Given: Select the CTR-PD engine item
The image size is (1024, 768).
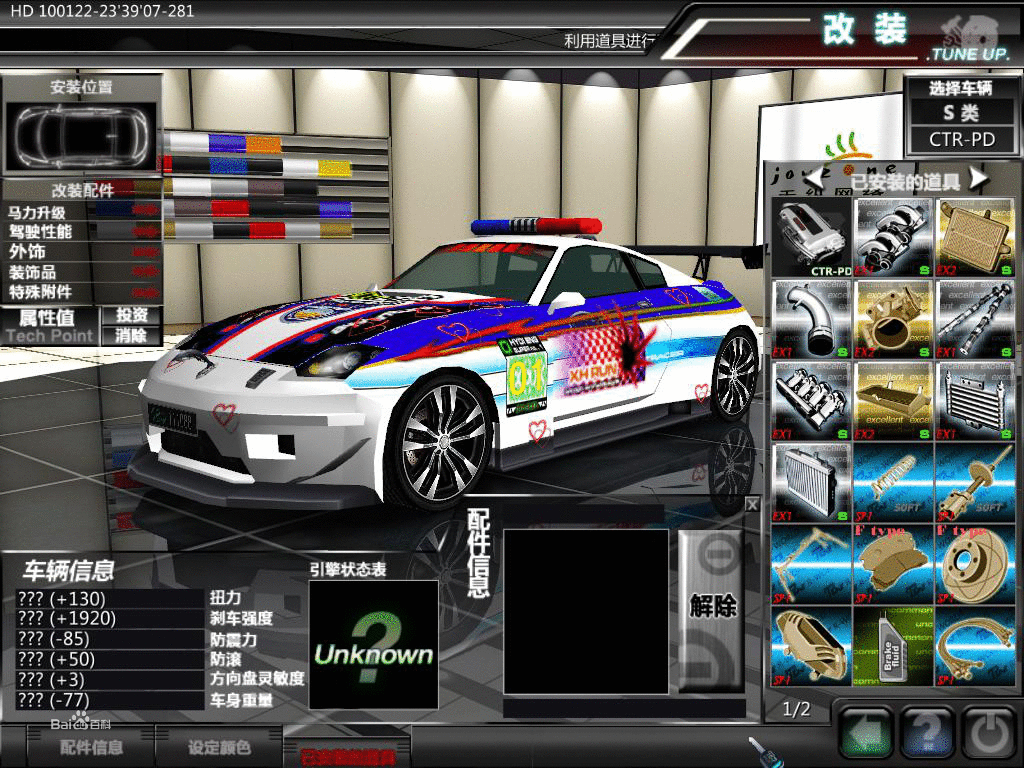Looking at the screenshot, I should coord(811,237).
